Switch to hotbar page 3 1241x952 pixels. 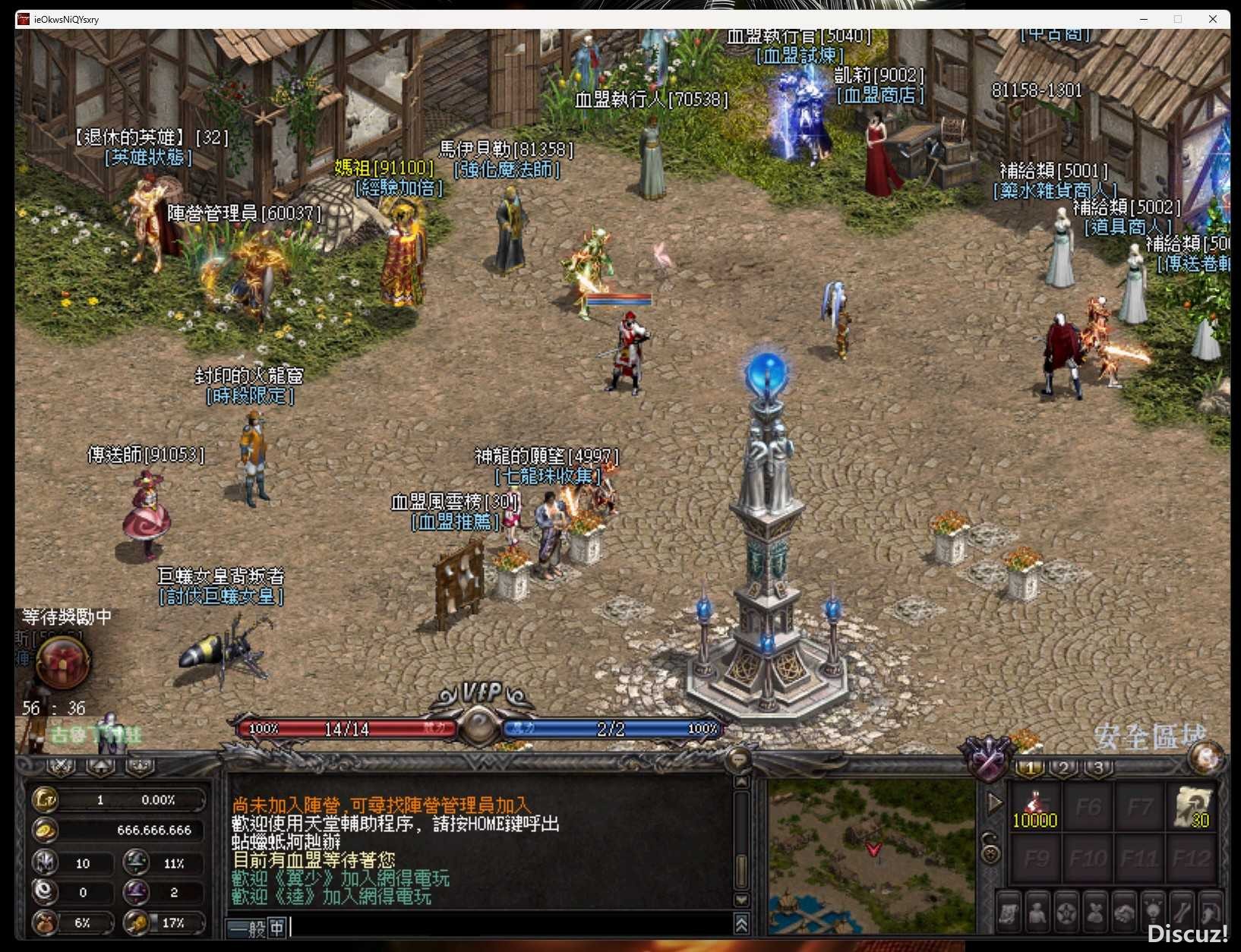(1098, 768)
